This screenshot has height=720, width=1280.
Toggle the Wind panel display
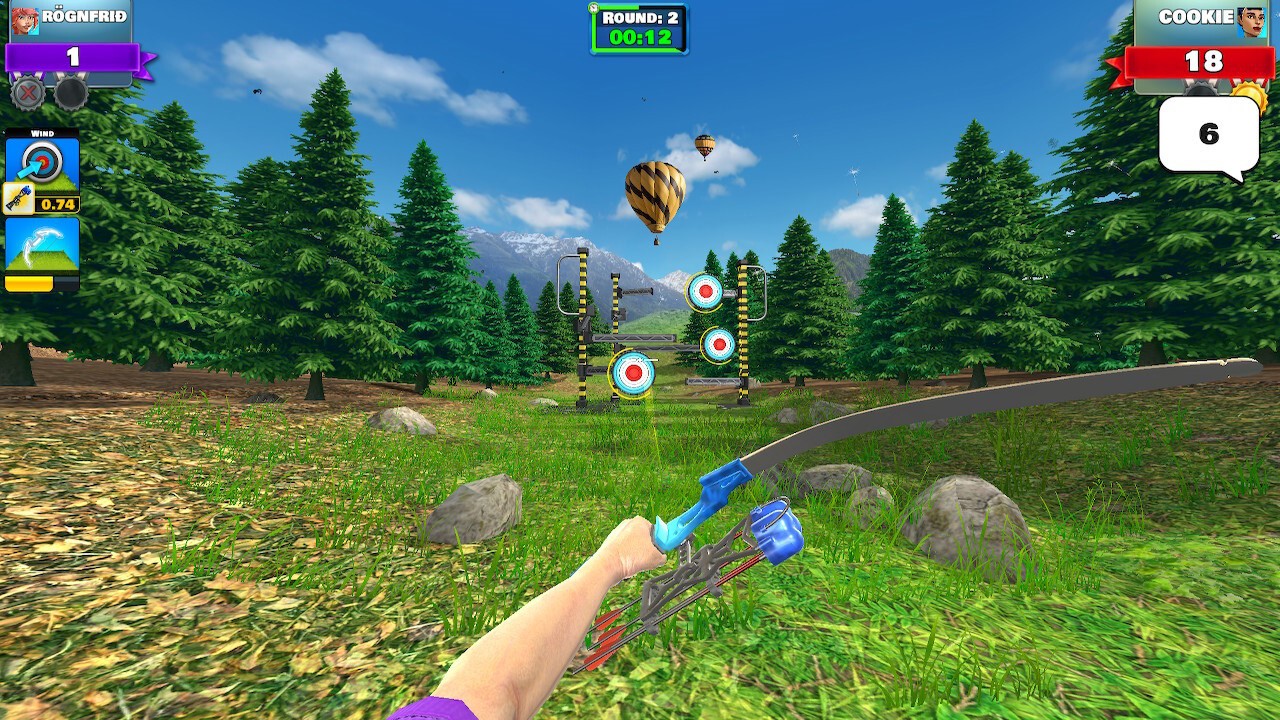44,132
